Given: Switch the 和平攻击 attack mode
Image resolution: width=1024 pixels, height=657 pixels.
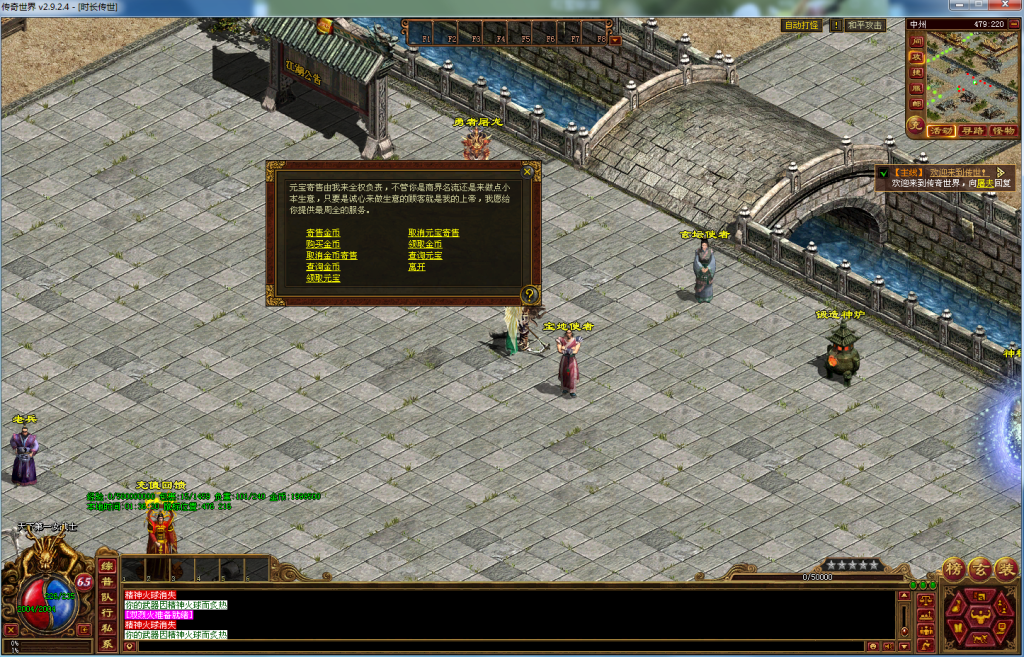Looking at the screenshot, I should coord(865,25).
